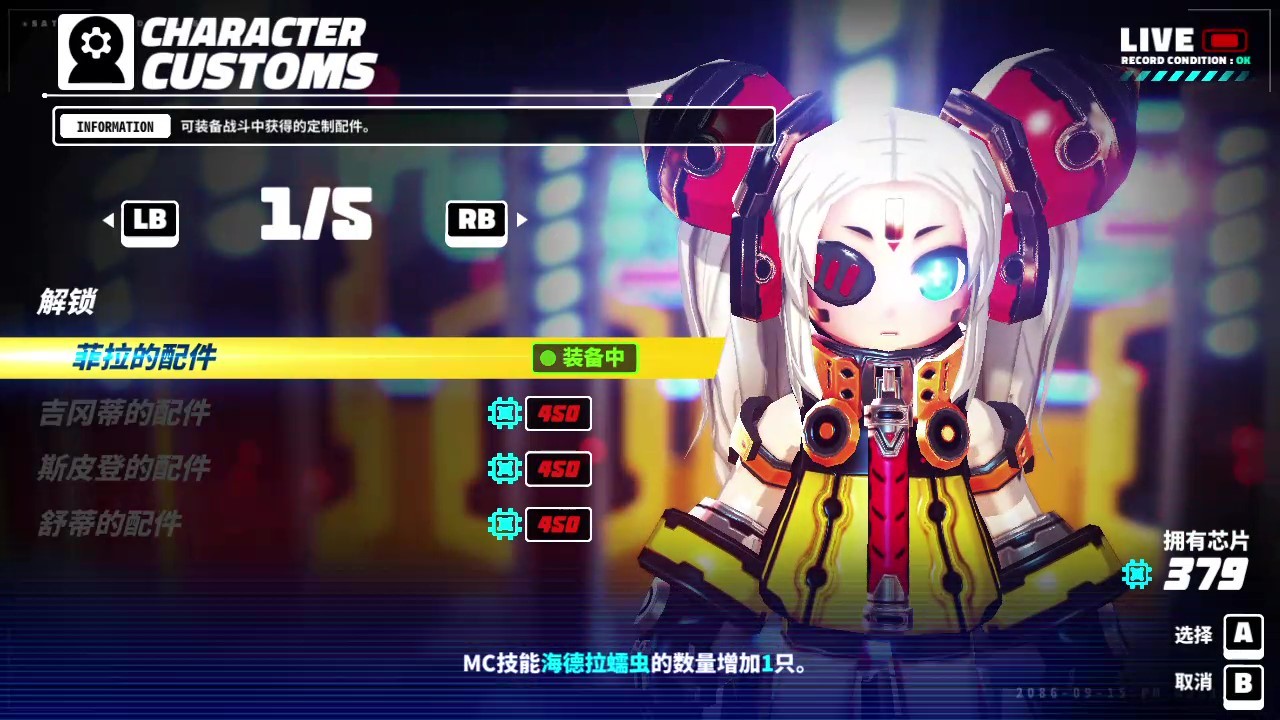Screen dimensions: 1280x720
Task: Click the chip icon beside 吉冈蒂的配件 price
Action: 505,414
